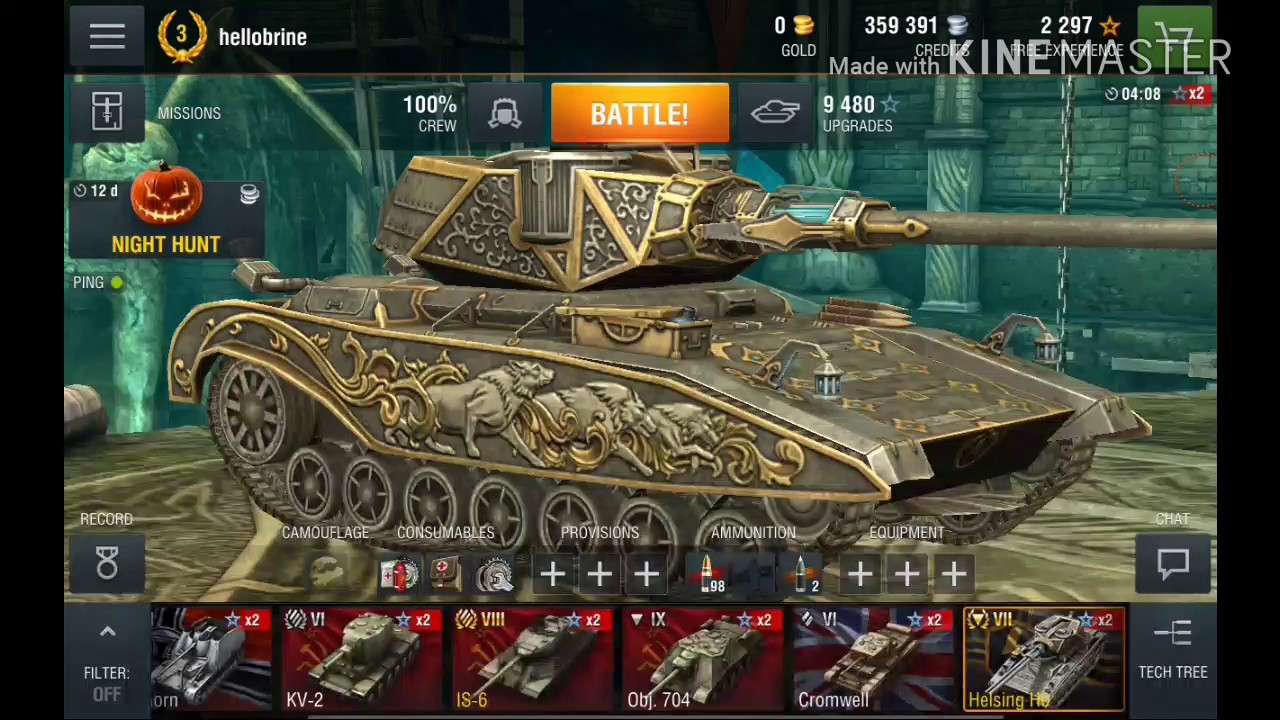Select the AP shell with 98 rounds

[x=708, y=572]
